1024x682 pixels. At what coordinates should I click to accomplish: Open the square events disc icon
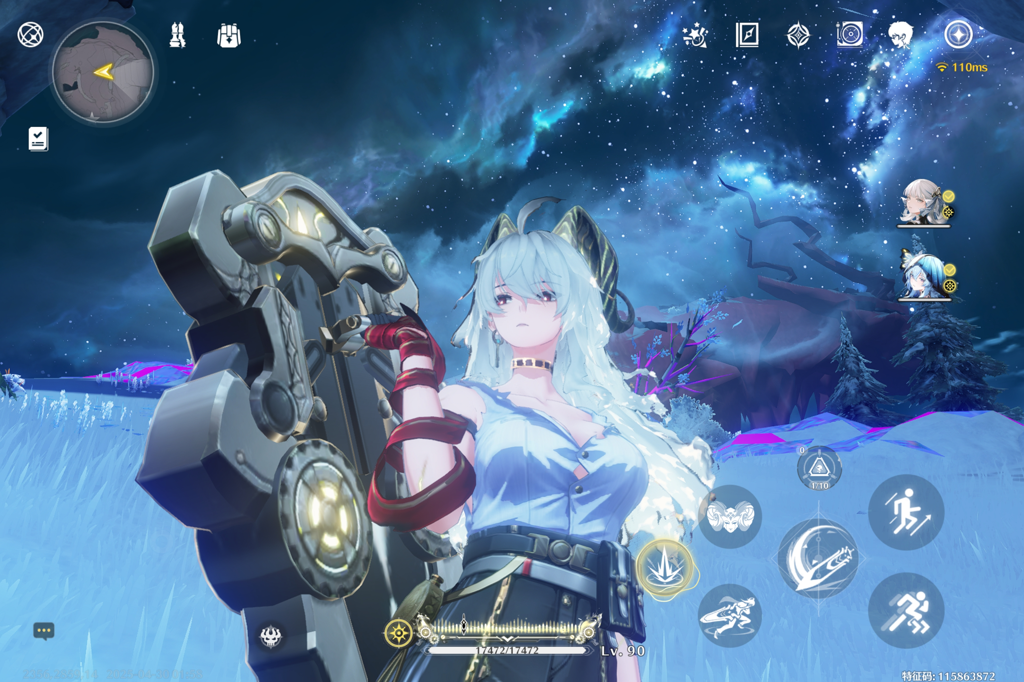click(x=849, y=36)
